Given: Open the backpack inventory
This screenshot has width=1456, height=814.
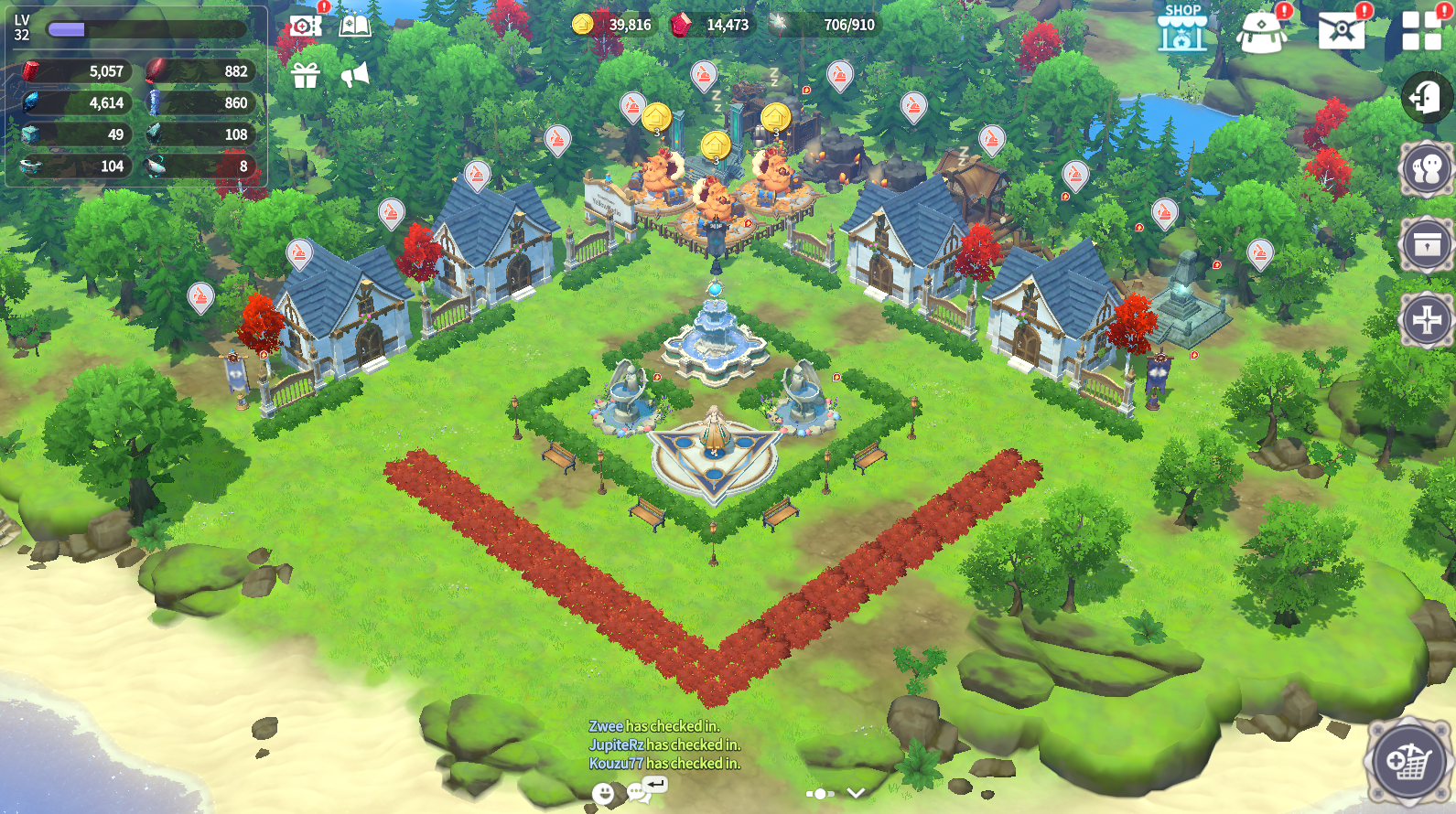Looking at the screenshot, I should [x=1261, y=32].
